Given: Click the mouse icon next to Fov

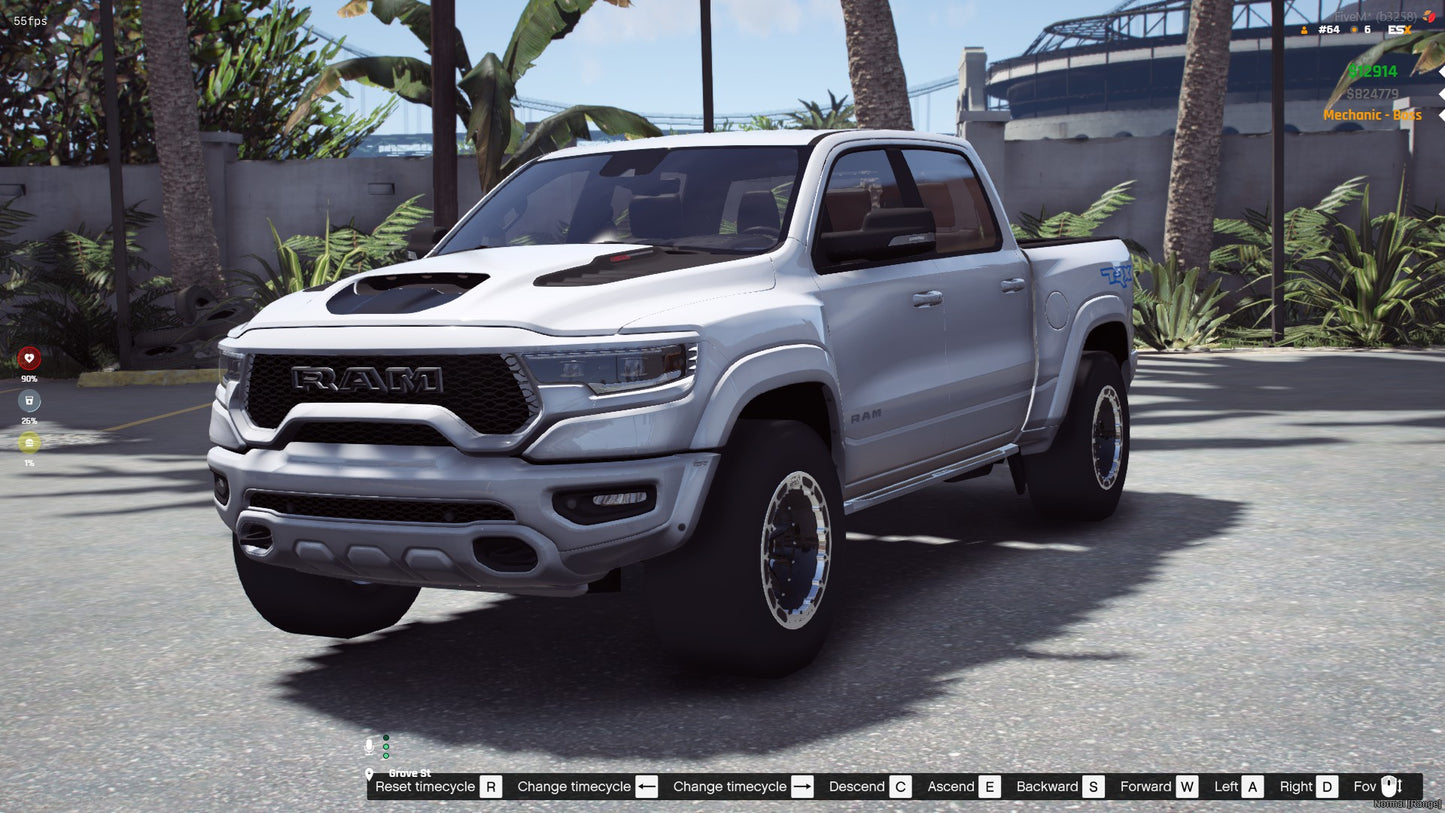Looking at the screenshot, I should [x=1391, y=786].
